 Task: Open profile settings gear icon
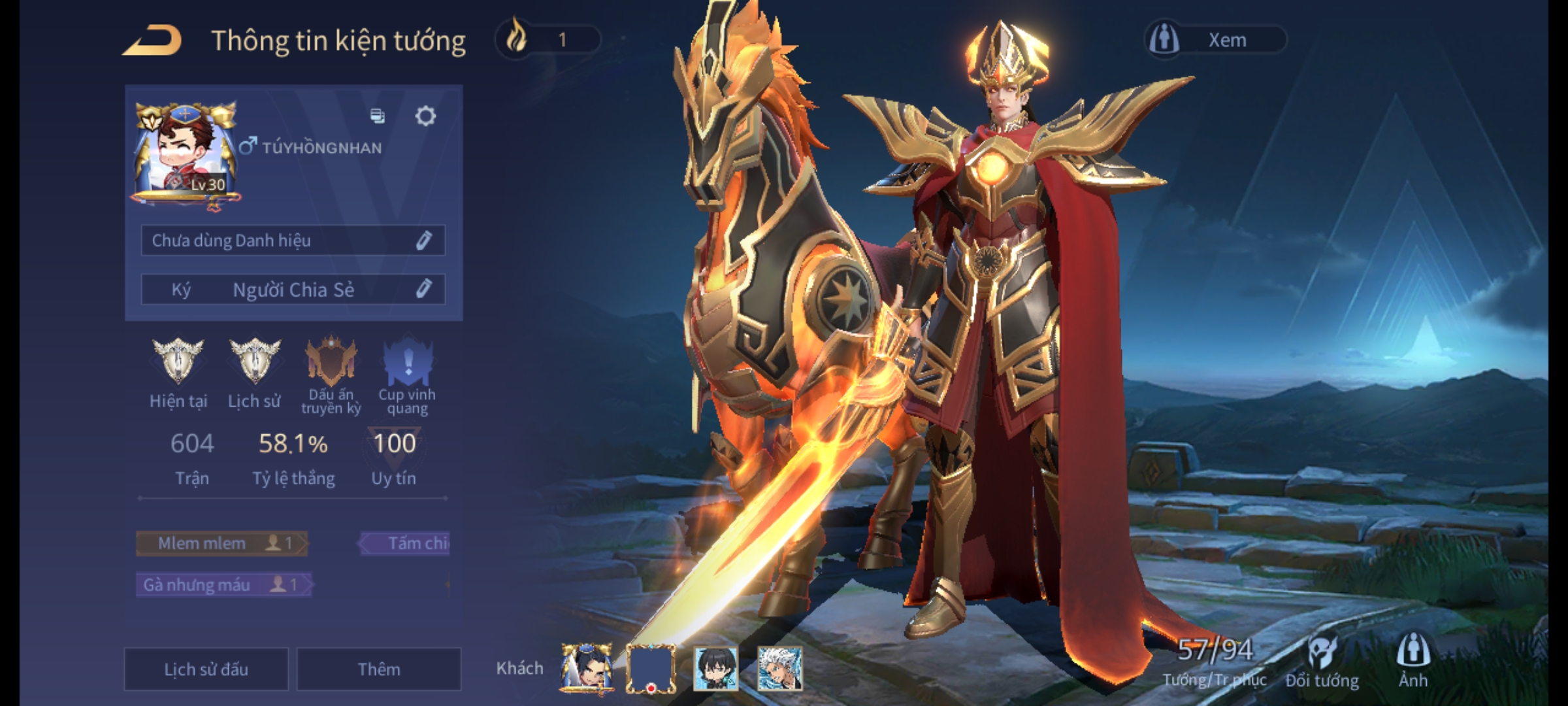tap(425, 116)
